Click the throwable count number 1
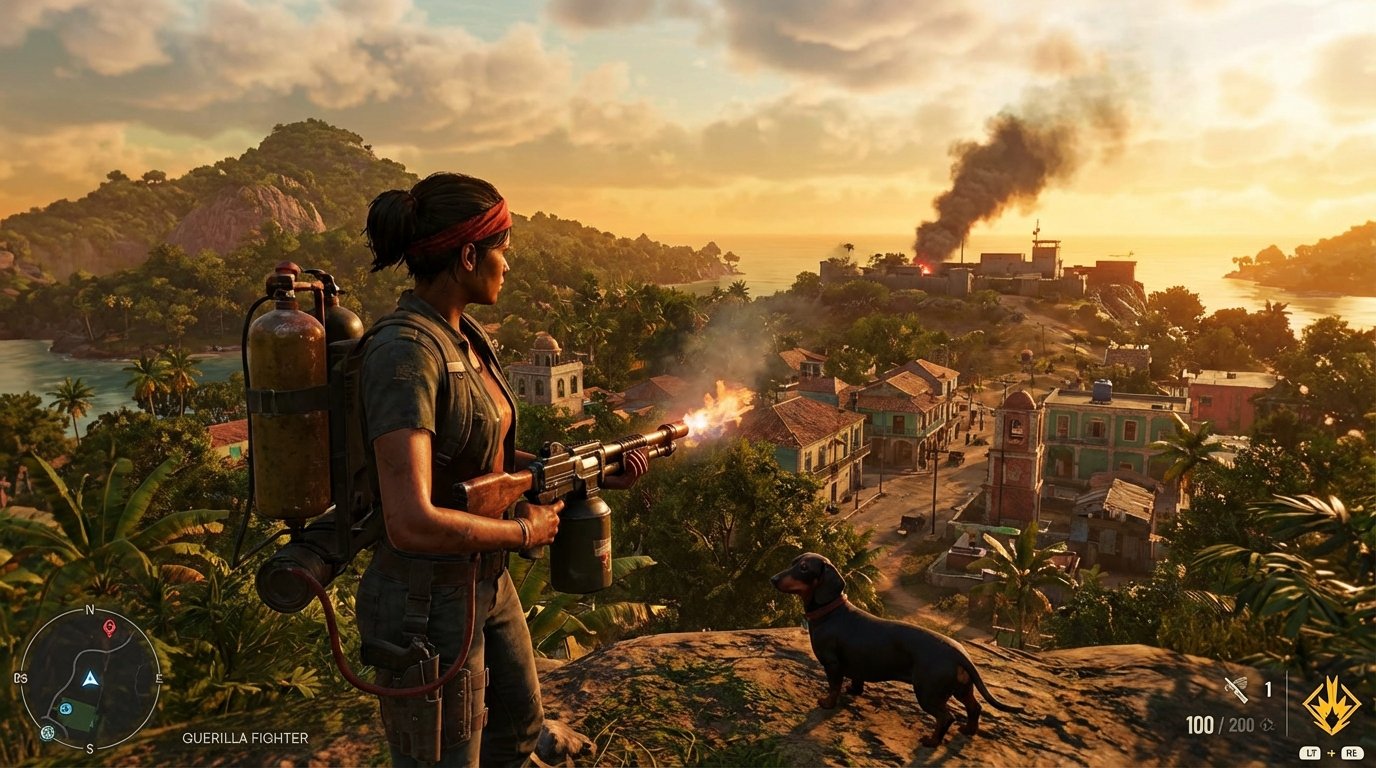This screenshot has width=1376, height=768. pos(1268,689)
